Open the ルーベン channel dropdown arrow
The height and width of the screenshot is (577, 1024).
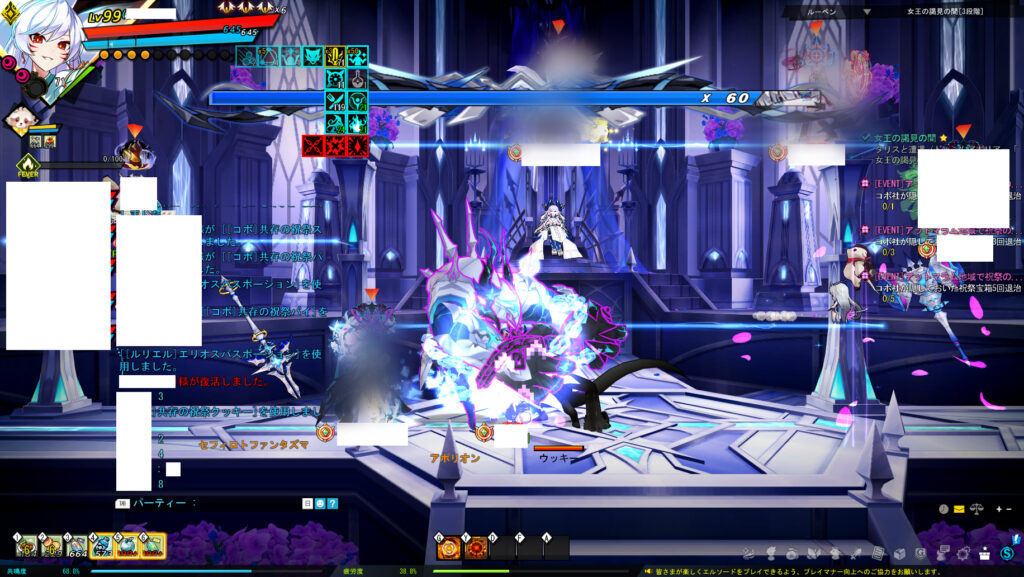pos(867,12)
